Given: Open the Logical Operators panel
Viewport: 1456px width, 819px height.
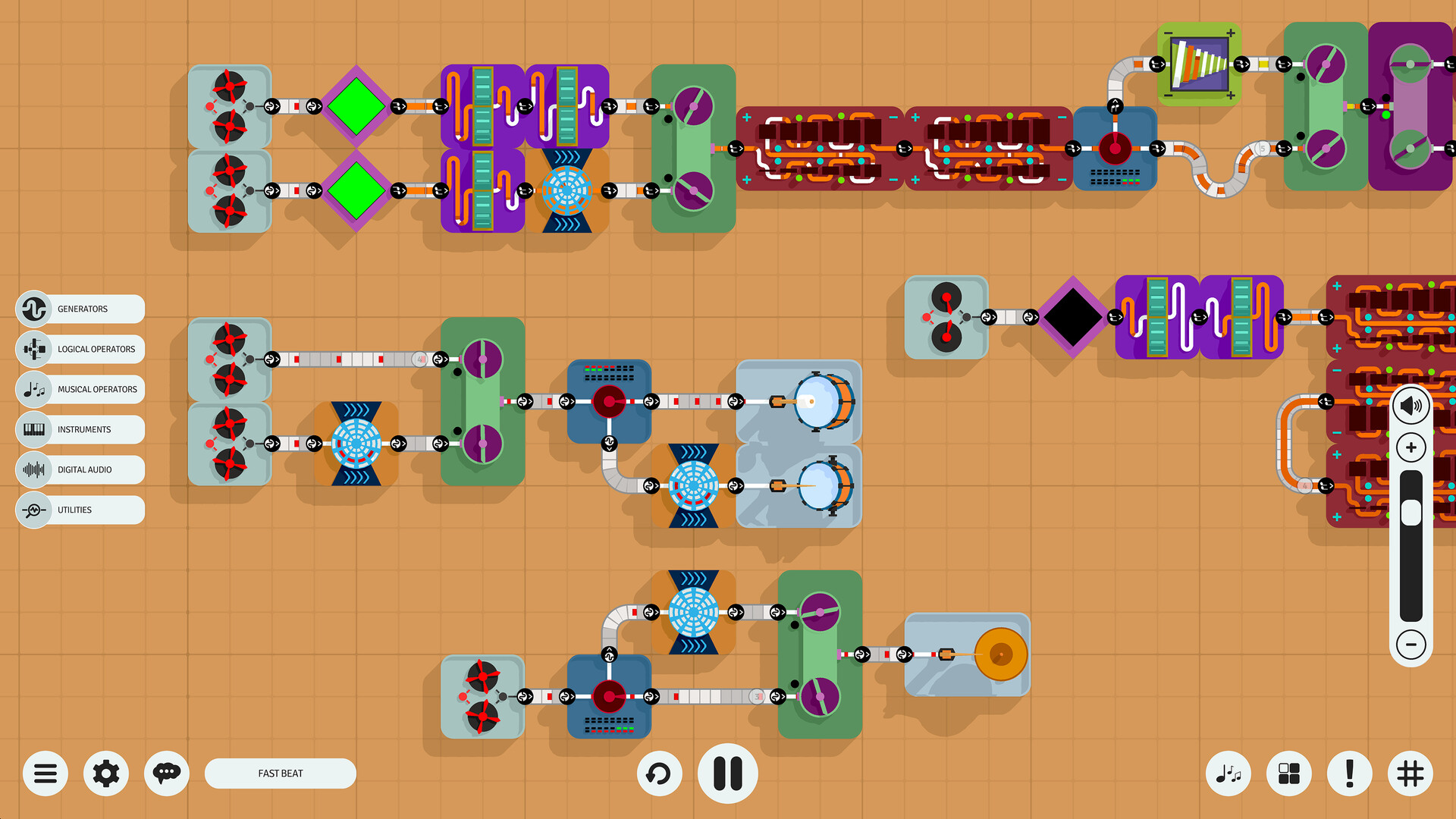Looking at the screenshot, I should [x=80, y=349].
